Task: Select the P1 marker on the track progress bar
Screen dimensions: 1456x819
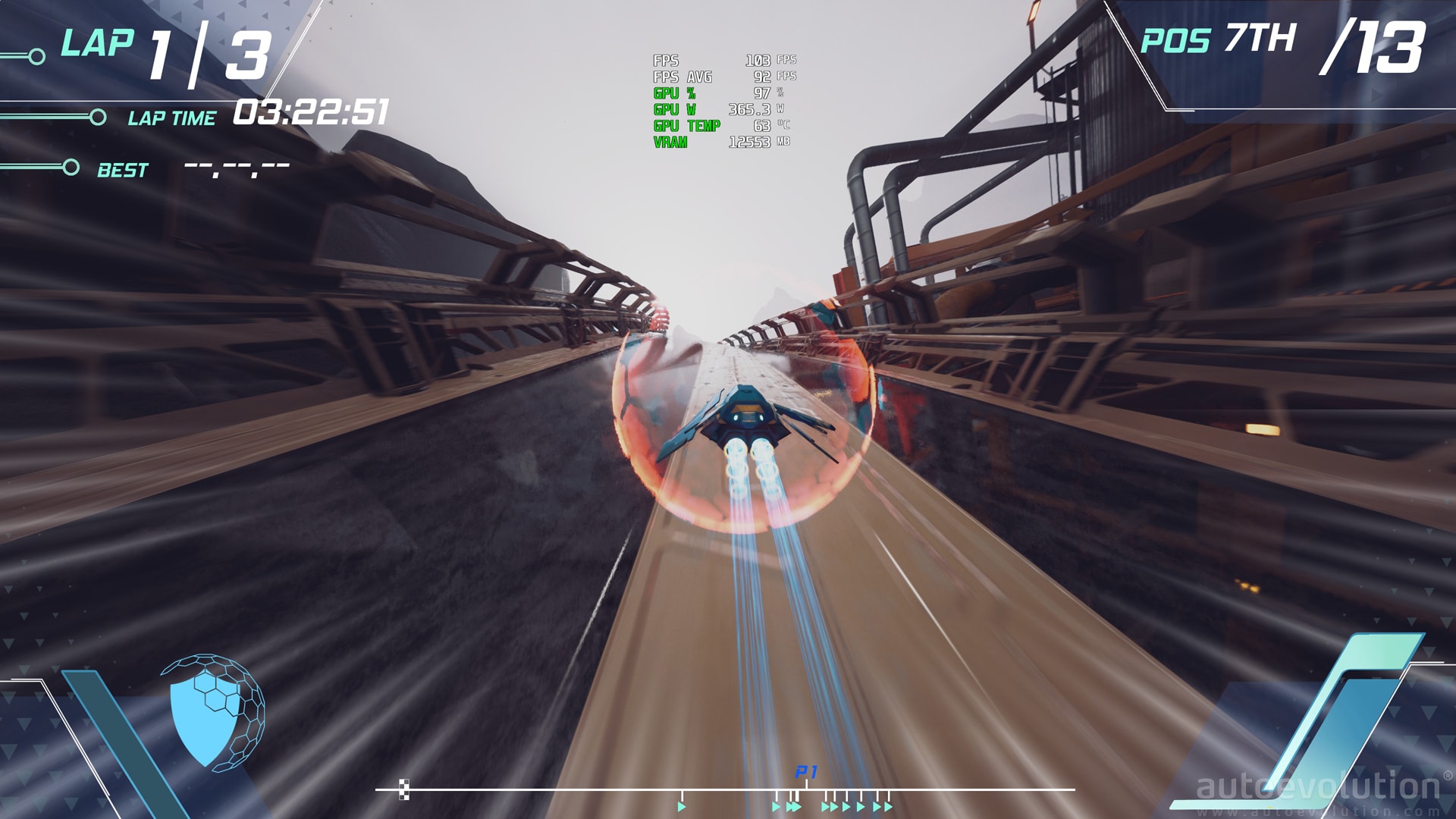Action: [x=805, y=773]
